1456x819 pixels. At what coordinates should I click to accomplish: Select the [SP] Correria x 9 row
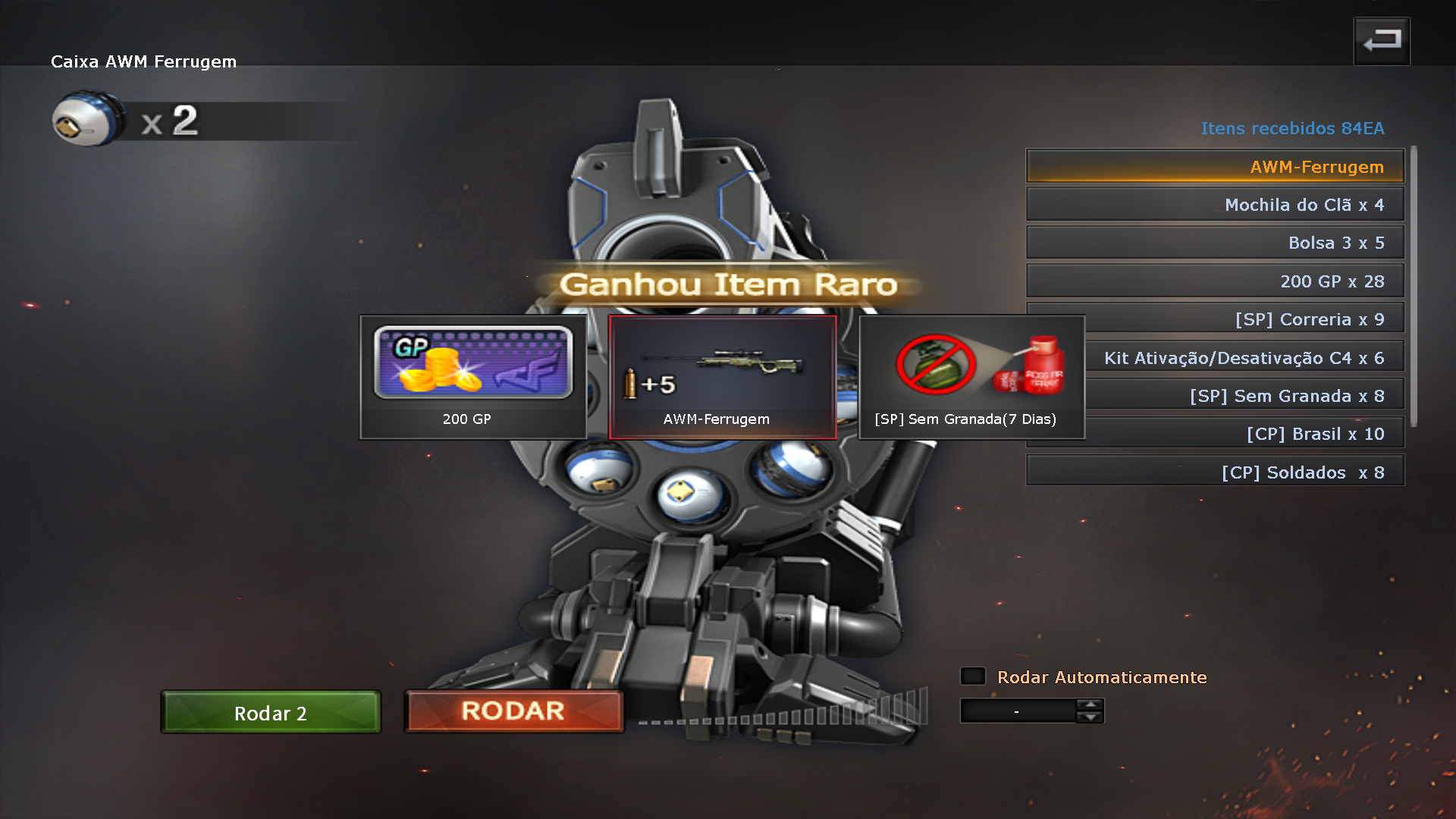(1244, 319)
